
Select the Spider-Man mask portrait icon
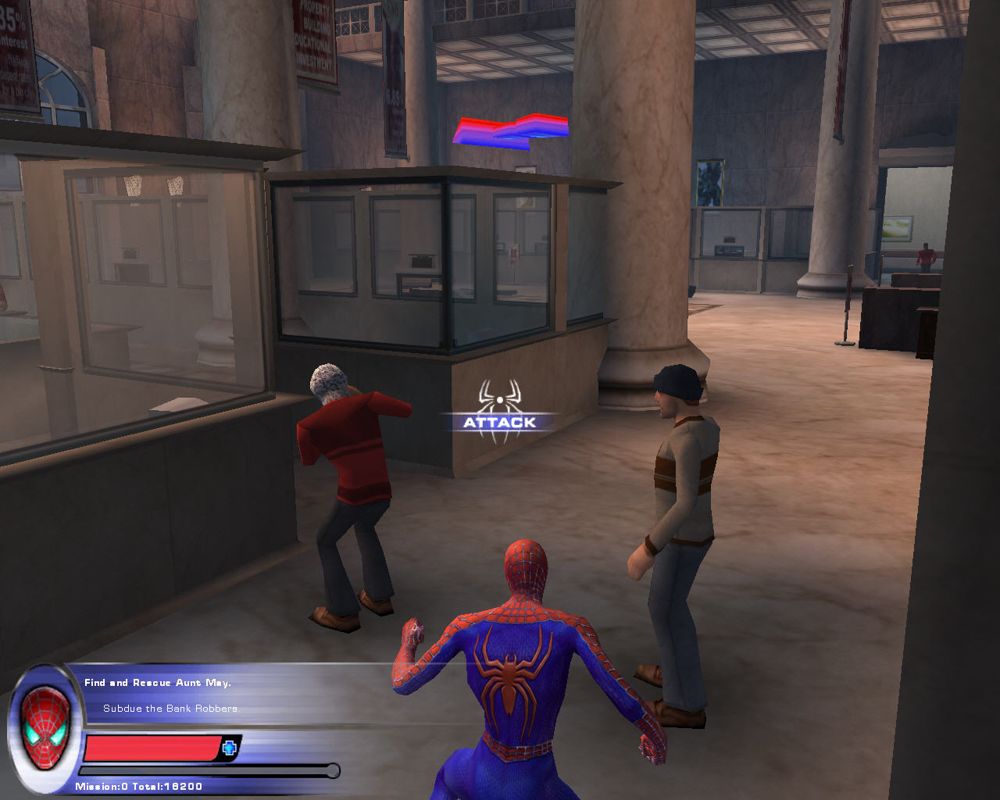click(46, 728)
